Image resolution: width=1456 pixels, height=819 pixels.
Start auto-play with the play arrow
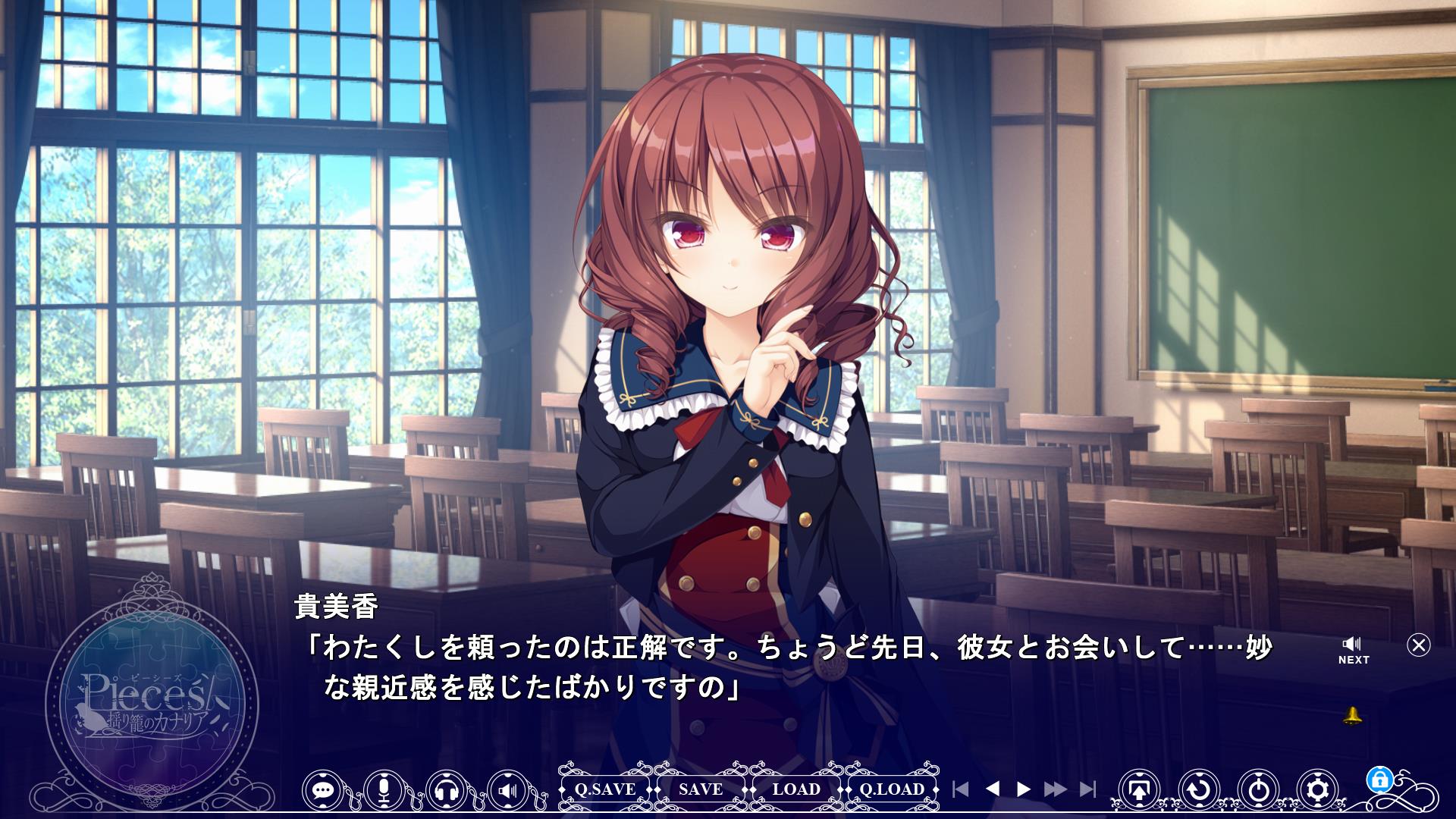coord(1024,789)
